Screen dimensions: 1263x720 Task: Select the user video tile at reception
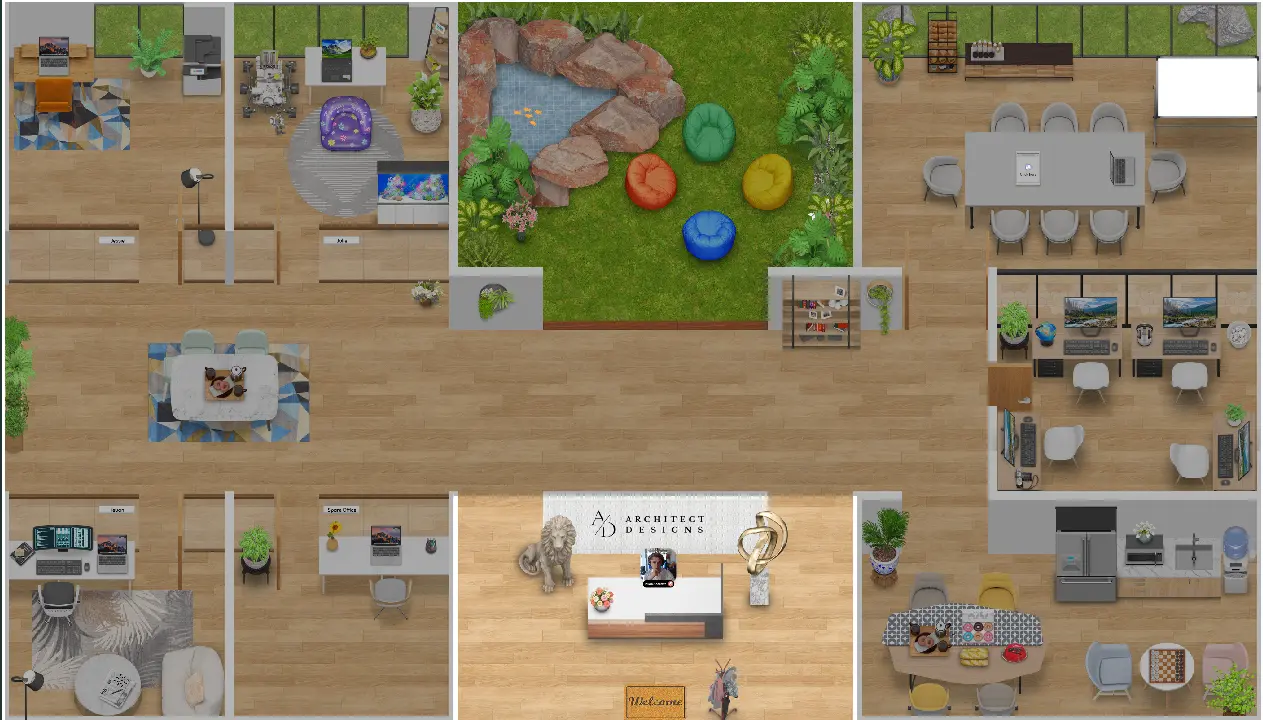(x=658, y=567)
